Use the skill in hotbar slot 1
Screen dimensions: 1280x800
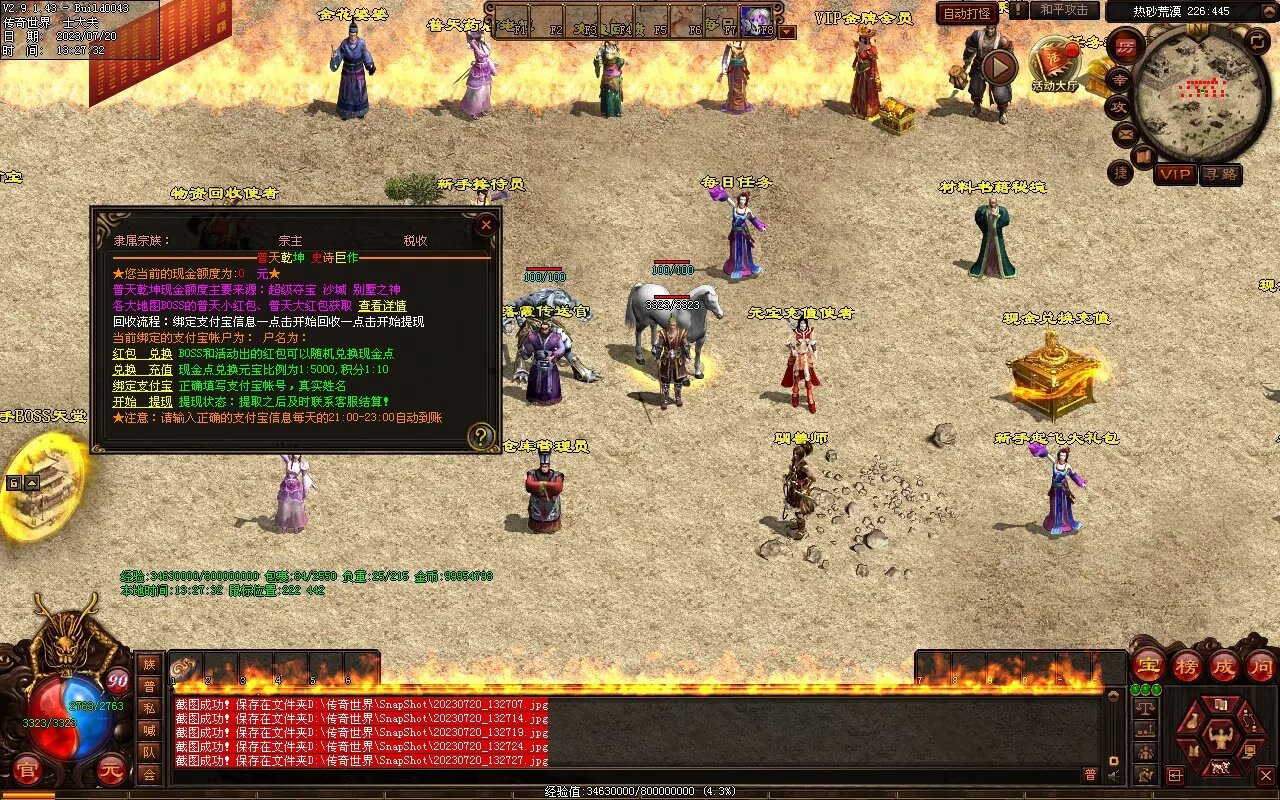186,668
